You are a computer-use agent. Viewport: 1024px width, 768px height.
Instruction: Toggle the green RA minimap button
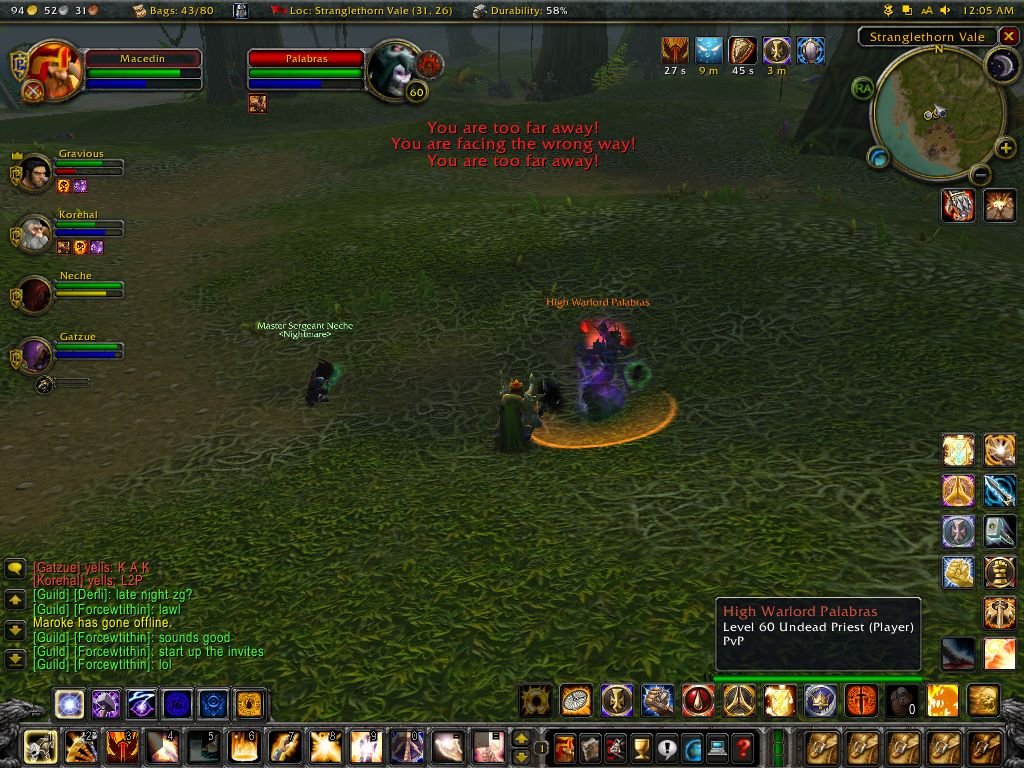(x=862, y=88)
